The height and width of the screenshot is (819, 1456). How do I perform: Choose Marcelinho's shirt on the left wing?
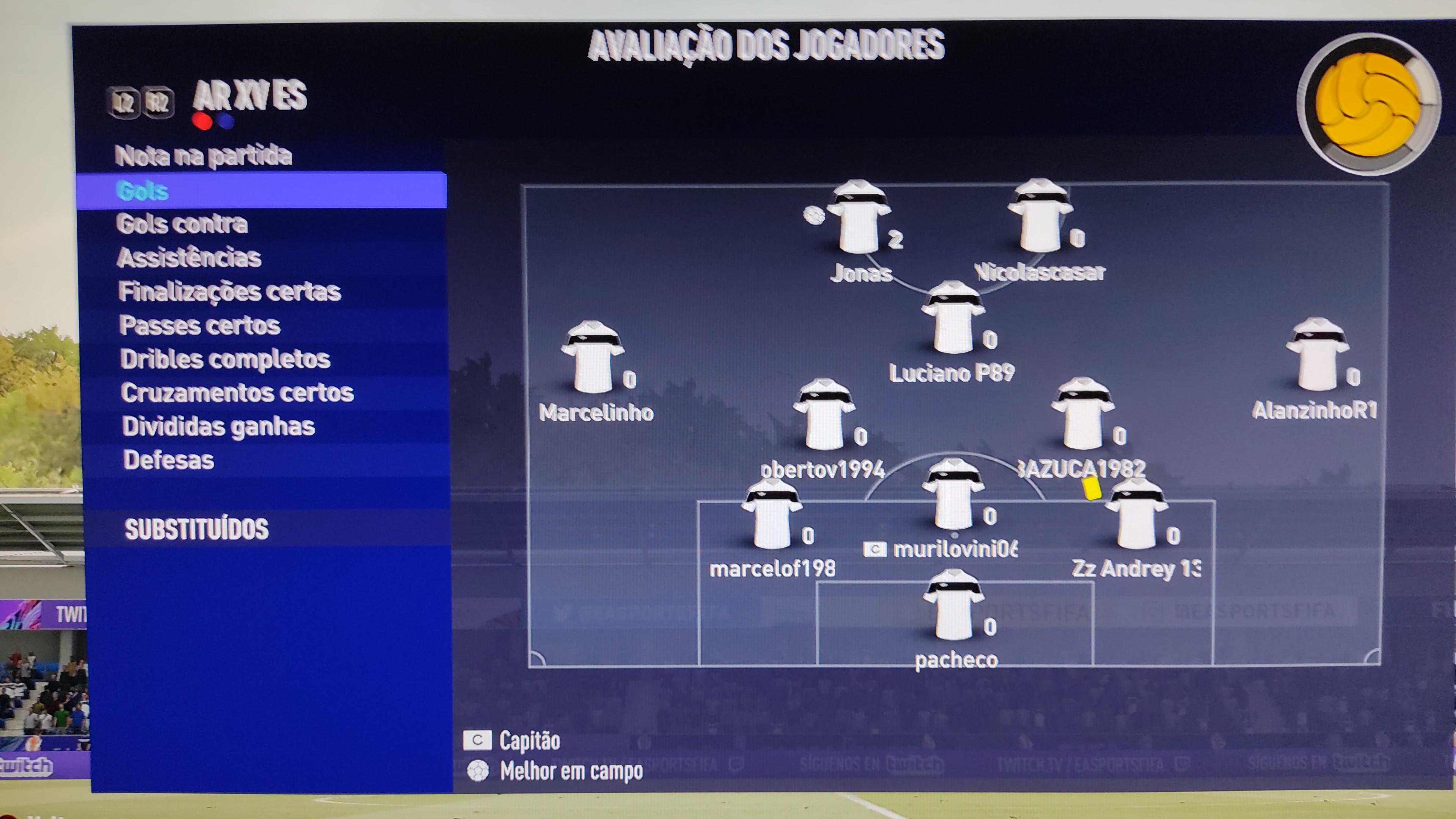[x=592, y=358]
